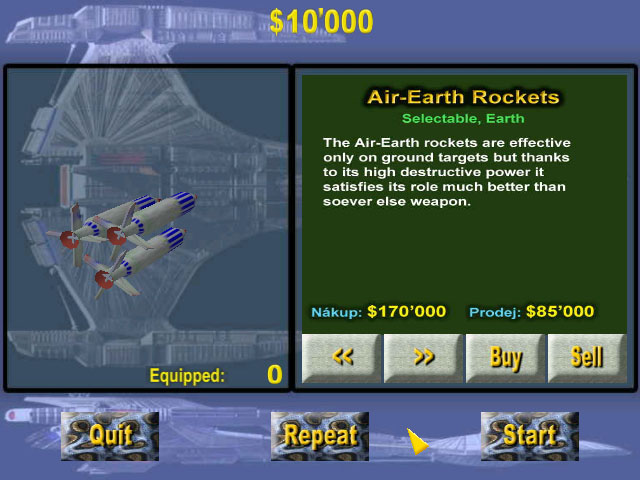The image size is (640, 480).
Task: Sell the Air-Earth Rockets
Action: 587,358
